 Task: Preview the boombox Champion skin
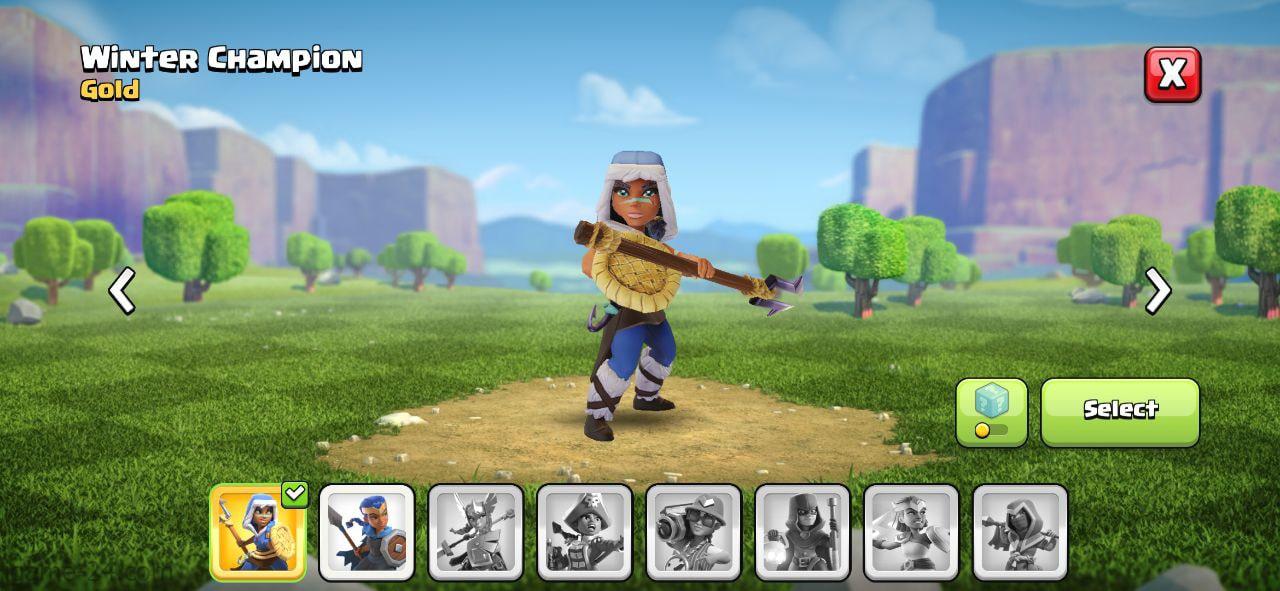click(694, 532)
